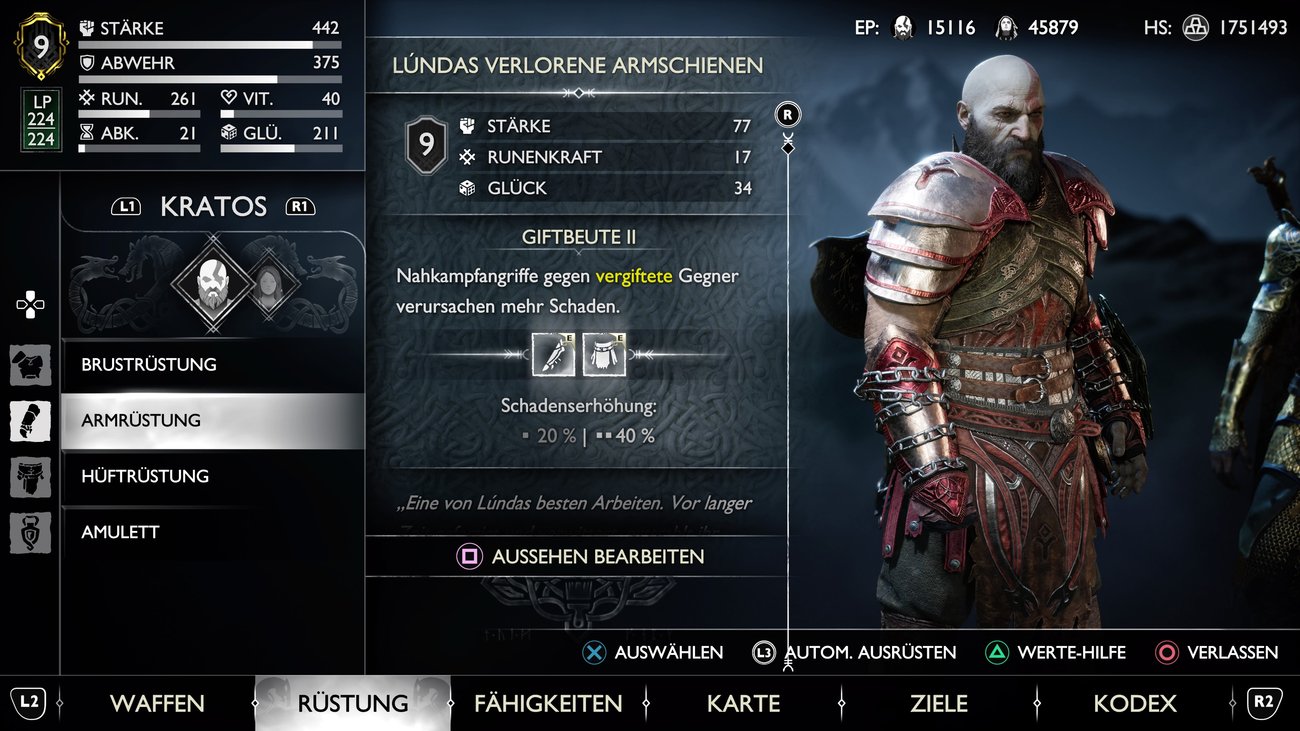Click the Kratos head icon beside EP counter
The image size is (1300, 731).
pos(902,28)
